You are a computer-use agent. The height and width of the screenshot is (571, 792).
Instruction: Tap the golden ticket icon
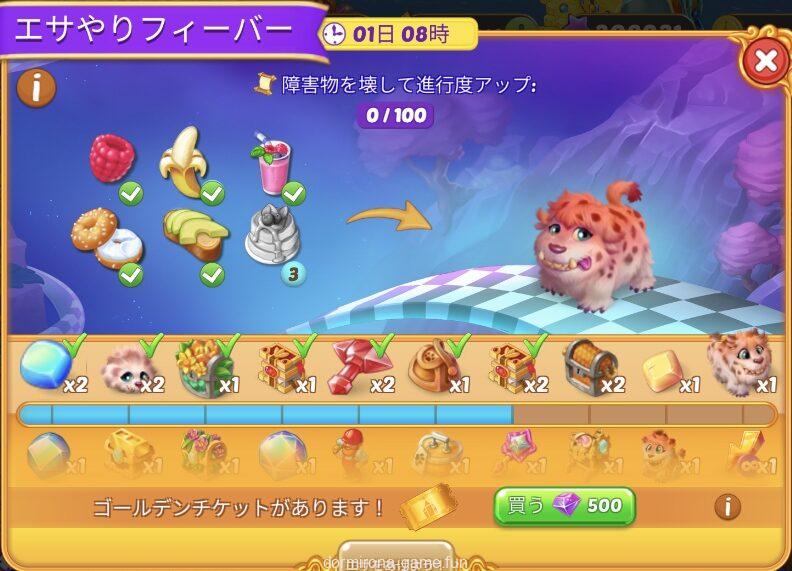click(x=428, y=506)
